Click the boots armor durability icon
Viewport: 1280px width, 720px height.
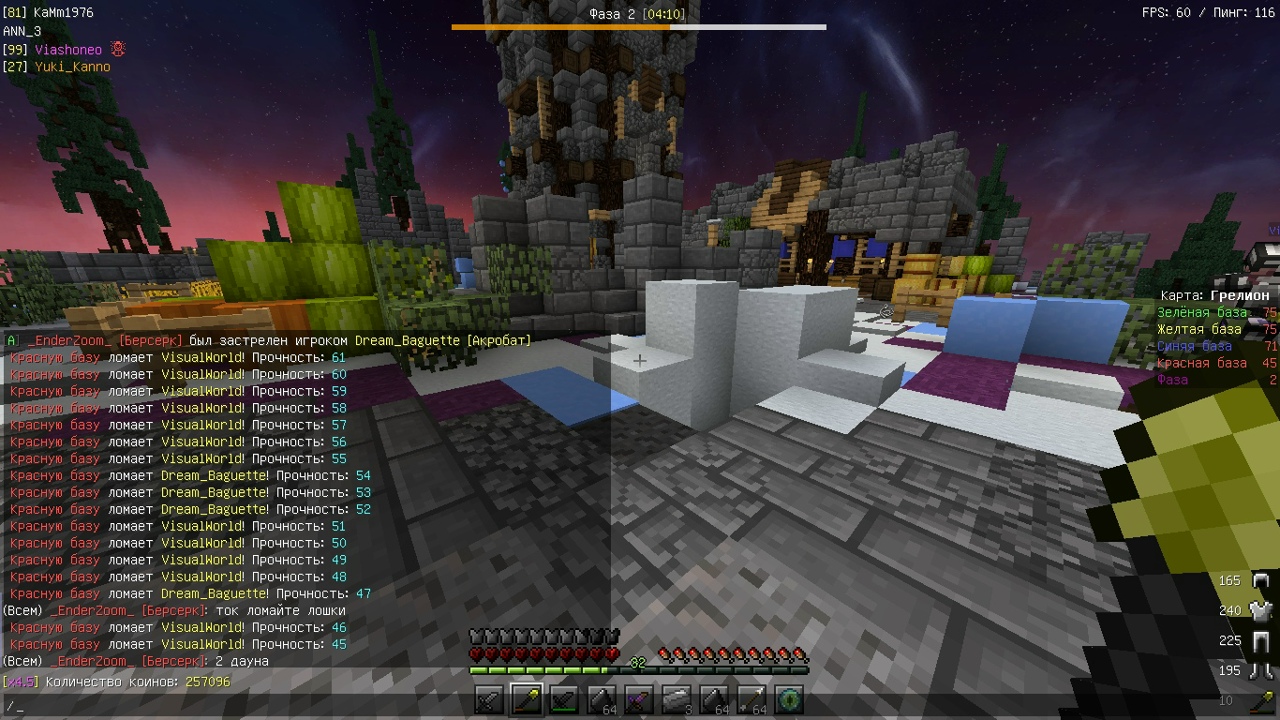click(1260, 671)
